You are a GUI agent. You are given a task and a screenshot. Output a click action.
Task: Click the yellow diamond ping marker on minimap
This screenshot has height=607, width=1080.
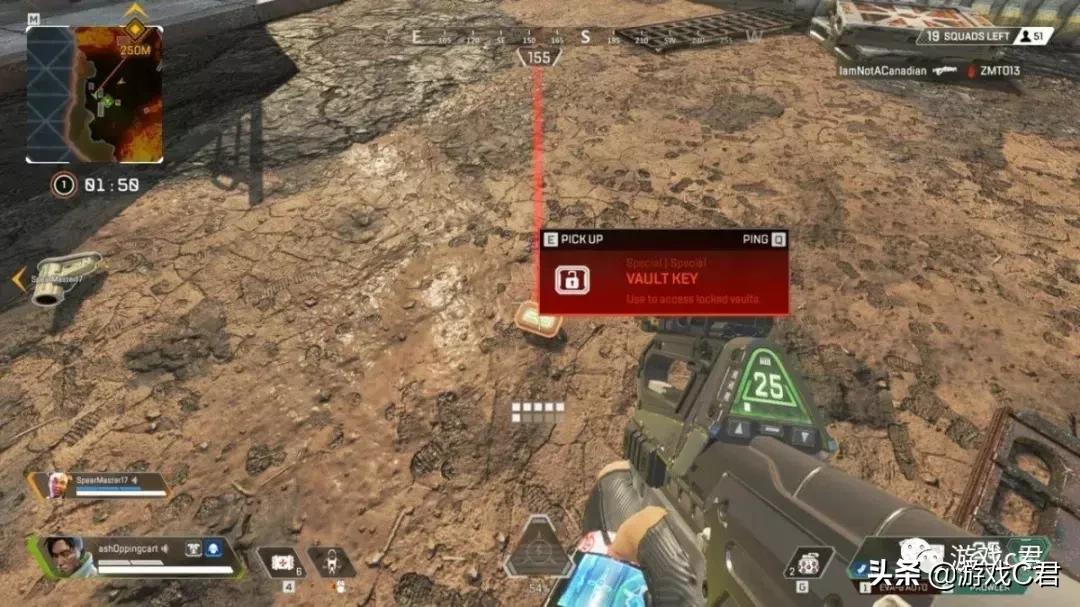click(134, 28)
